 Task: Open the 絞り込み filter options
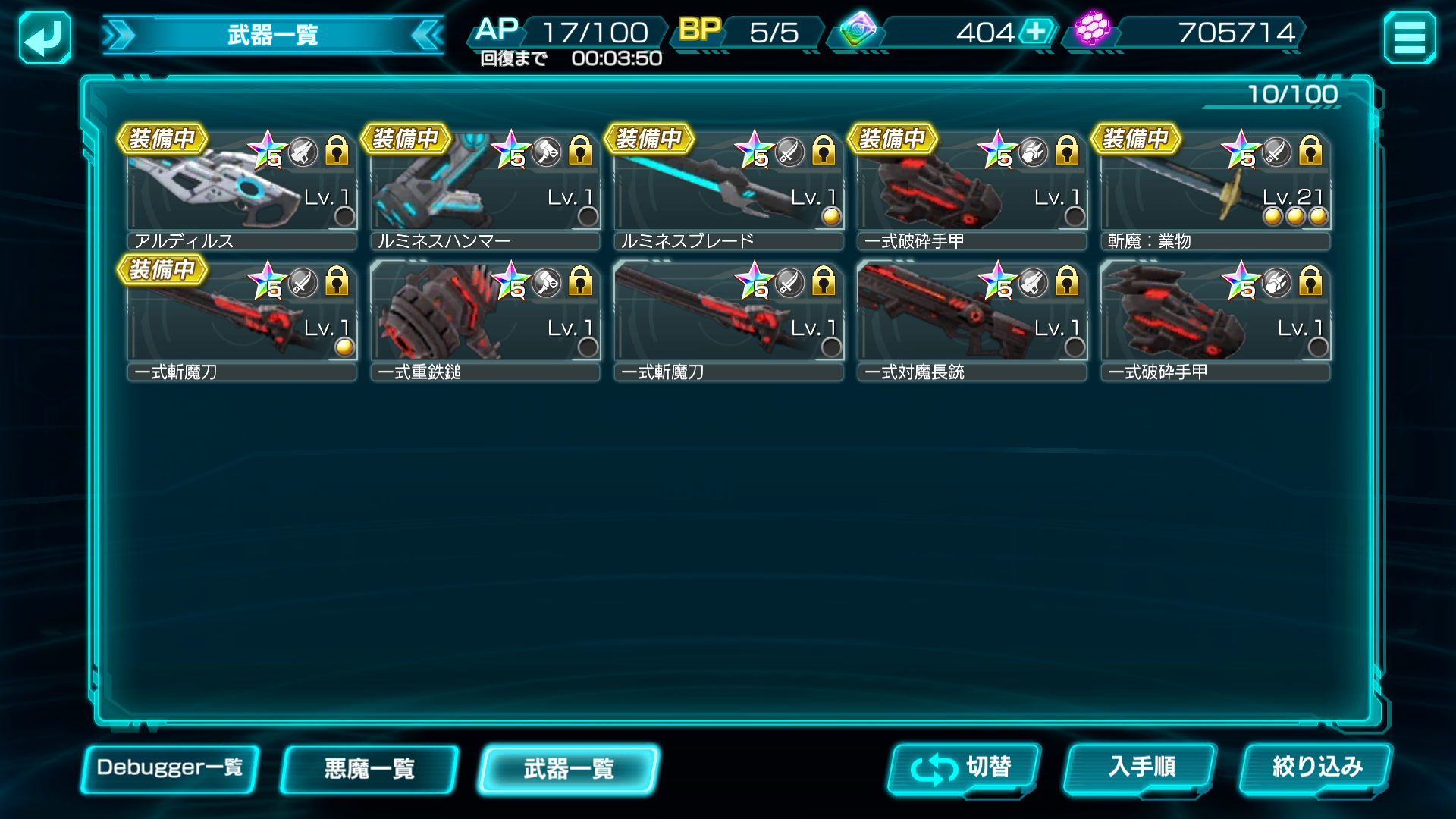click(1316, 768)
